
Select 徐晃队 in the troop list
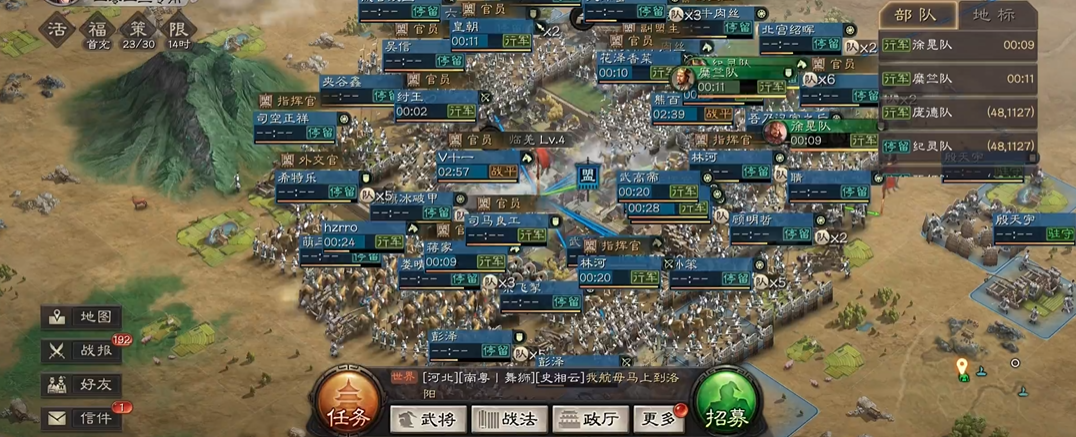[957, 45]
